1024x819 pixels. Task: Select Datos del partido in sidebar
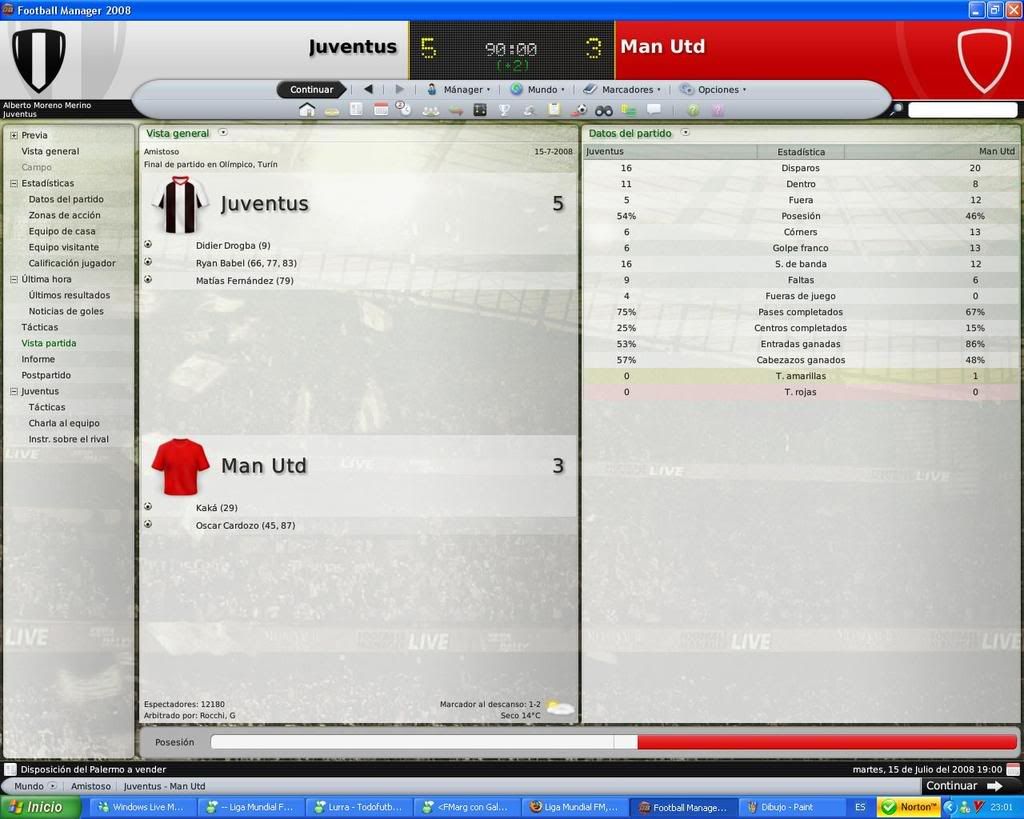pos(66,199)
